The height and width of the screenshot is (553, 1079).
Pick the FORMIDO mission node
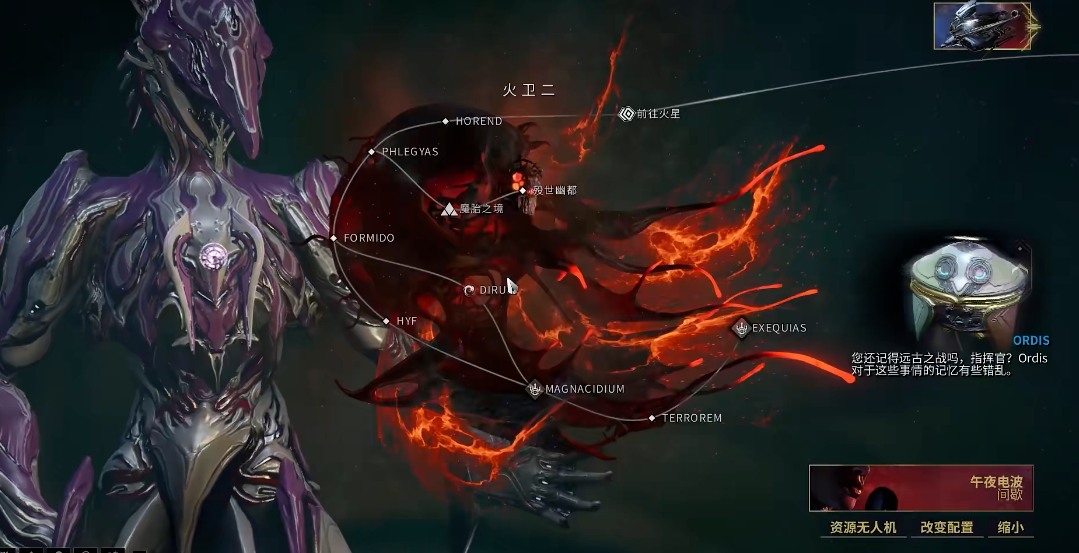[x=334, y=238]
